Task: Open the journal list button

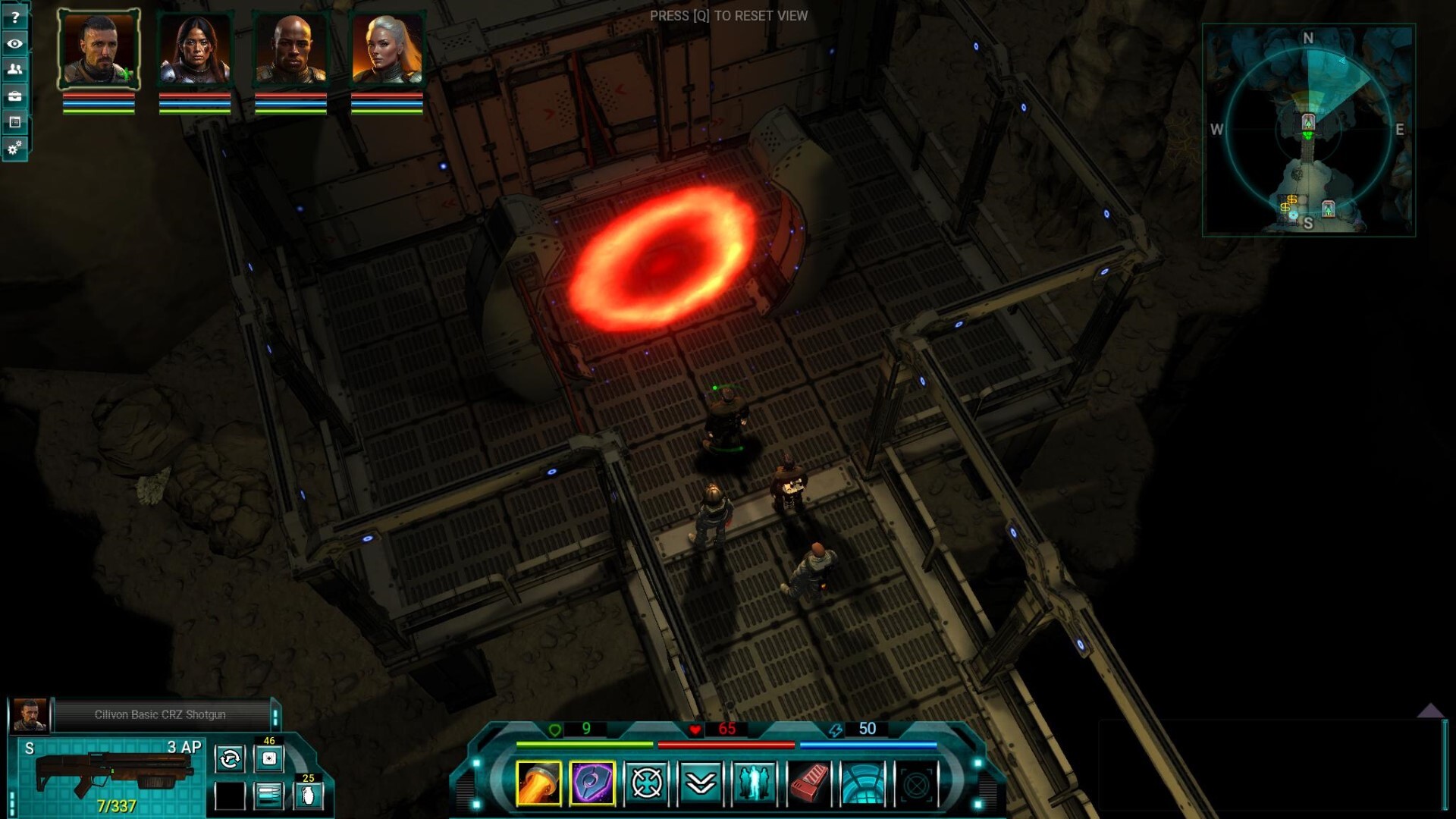Action: (14, 121)
